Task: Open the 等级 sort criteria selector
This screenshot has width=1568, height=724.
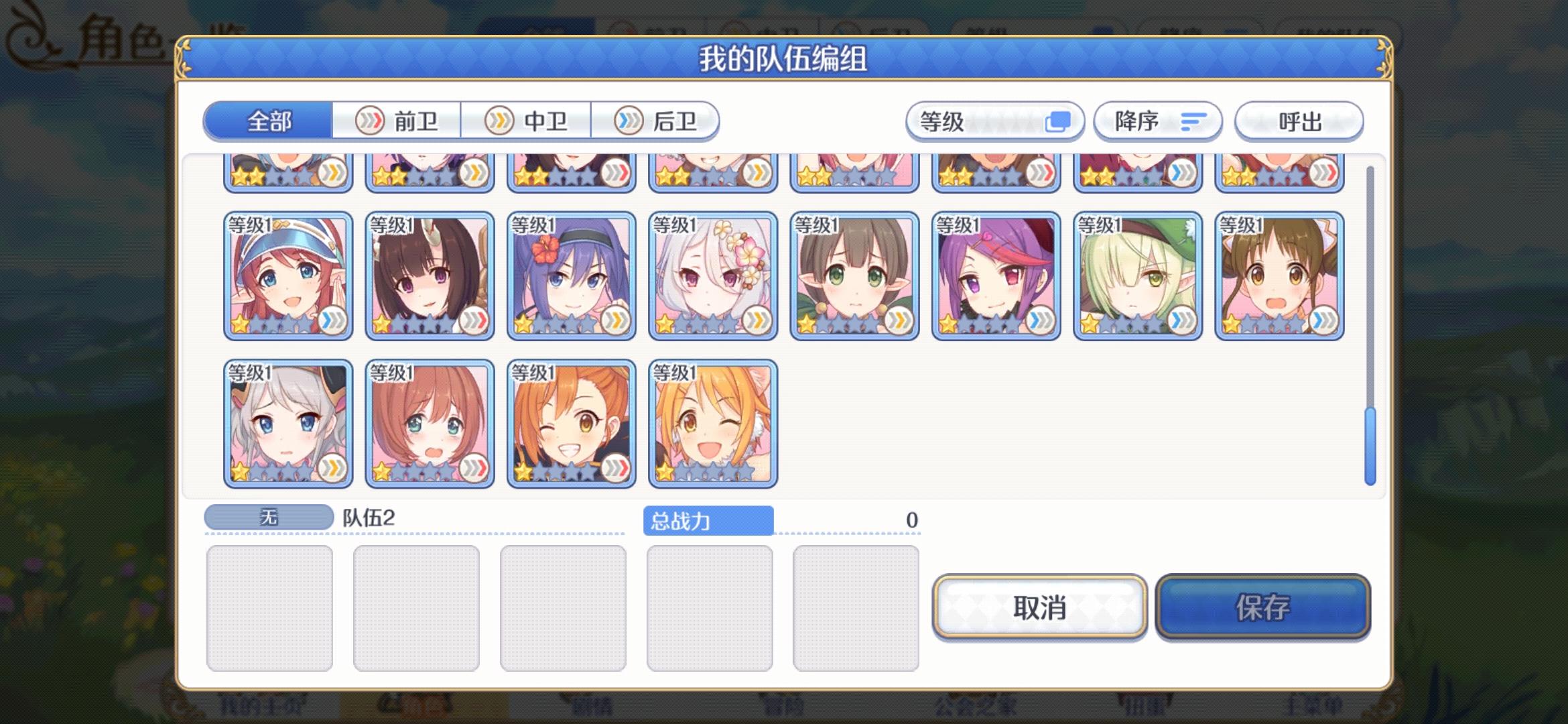Action: tap(994, 121)
